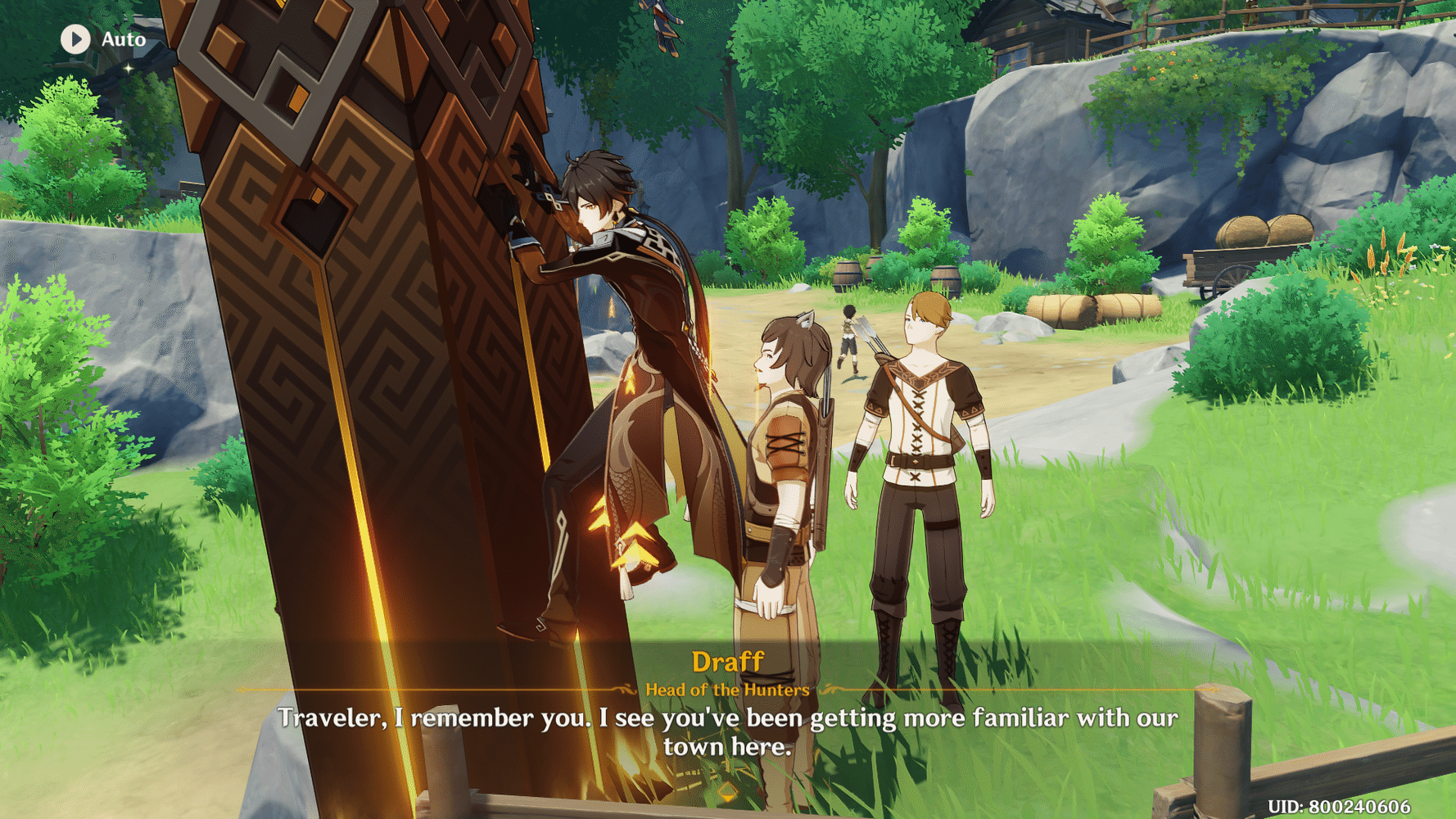The height and width of the screenshot is (819, 1456).
Task: Click the golden diamond dialogue advance indicator
Action: click(727, 793)
